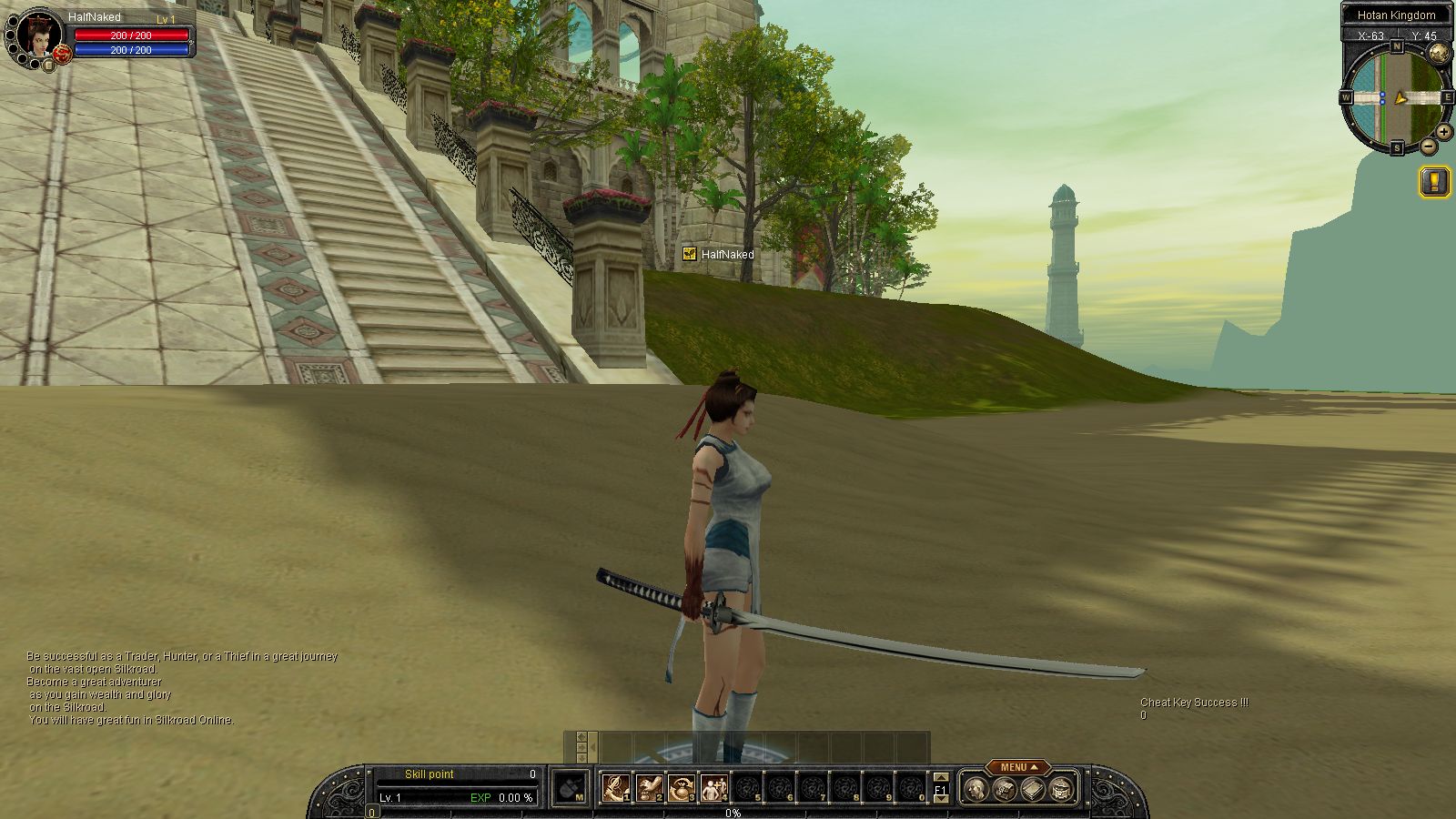
Task: Zoom out the minimap with the minus button
Action: tap(1429, 146)
